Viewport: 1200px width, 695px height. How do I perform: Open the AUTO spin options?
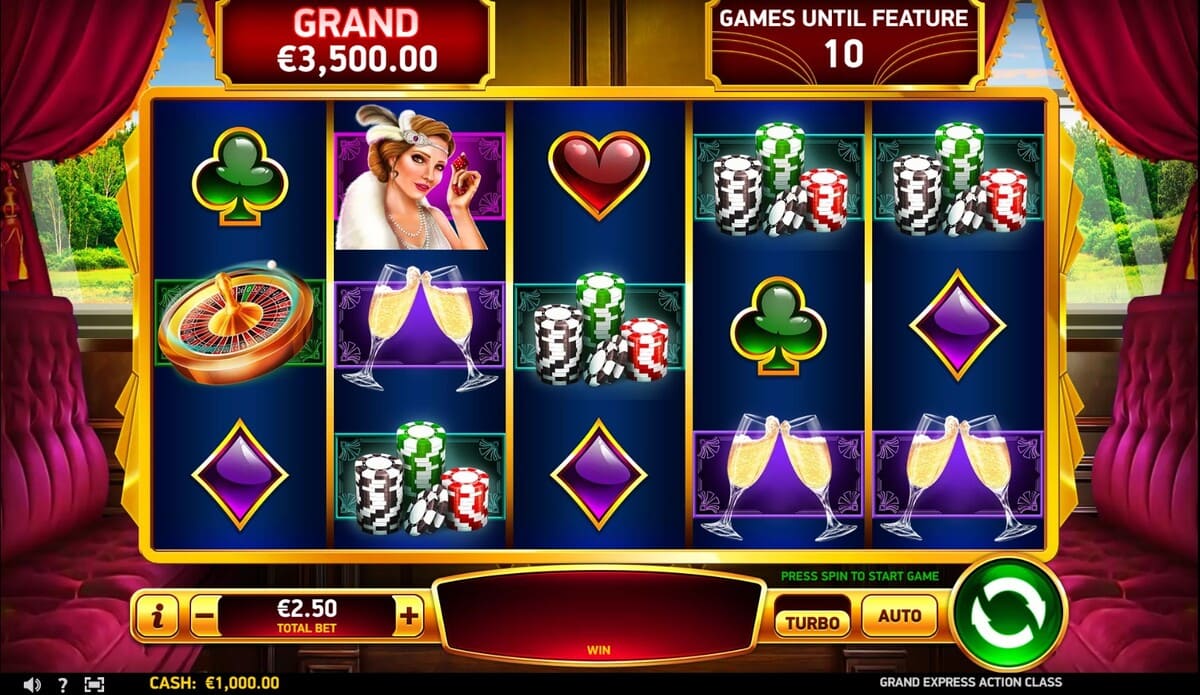pos(899,616)
